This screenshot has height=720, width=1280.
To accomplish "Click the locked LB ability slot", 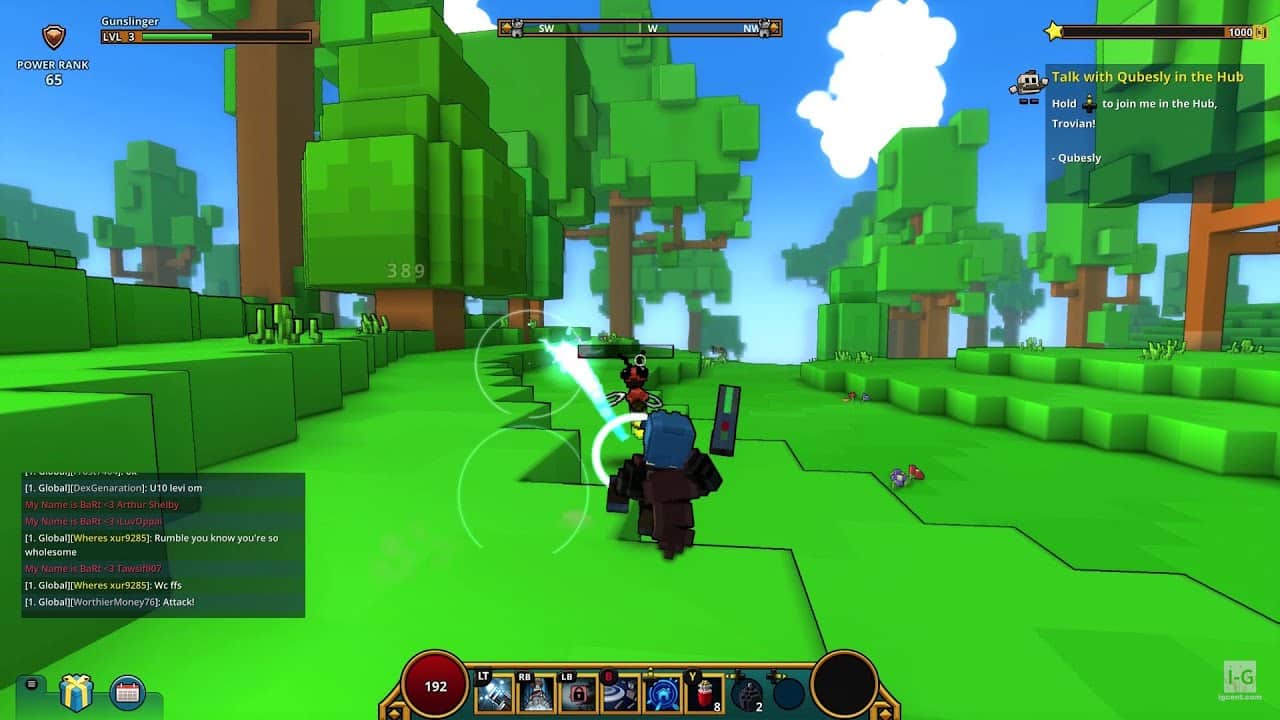I will (x=580, y=692).
